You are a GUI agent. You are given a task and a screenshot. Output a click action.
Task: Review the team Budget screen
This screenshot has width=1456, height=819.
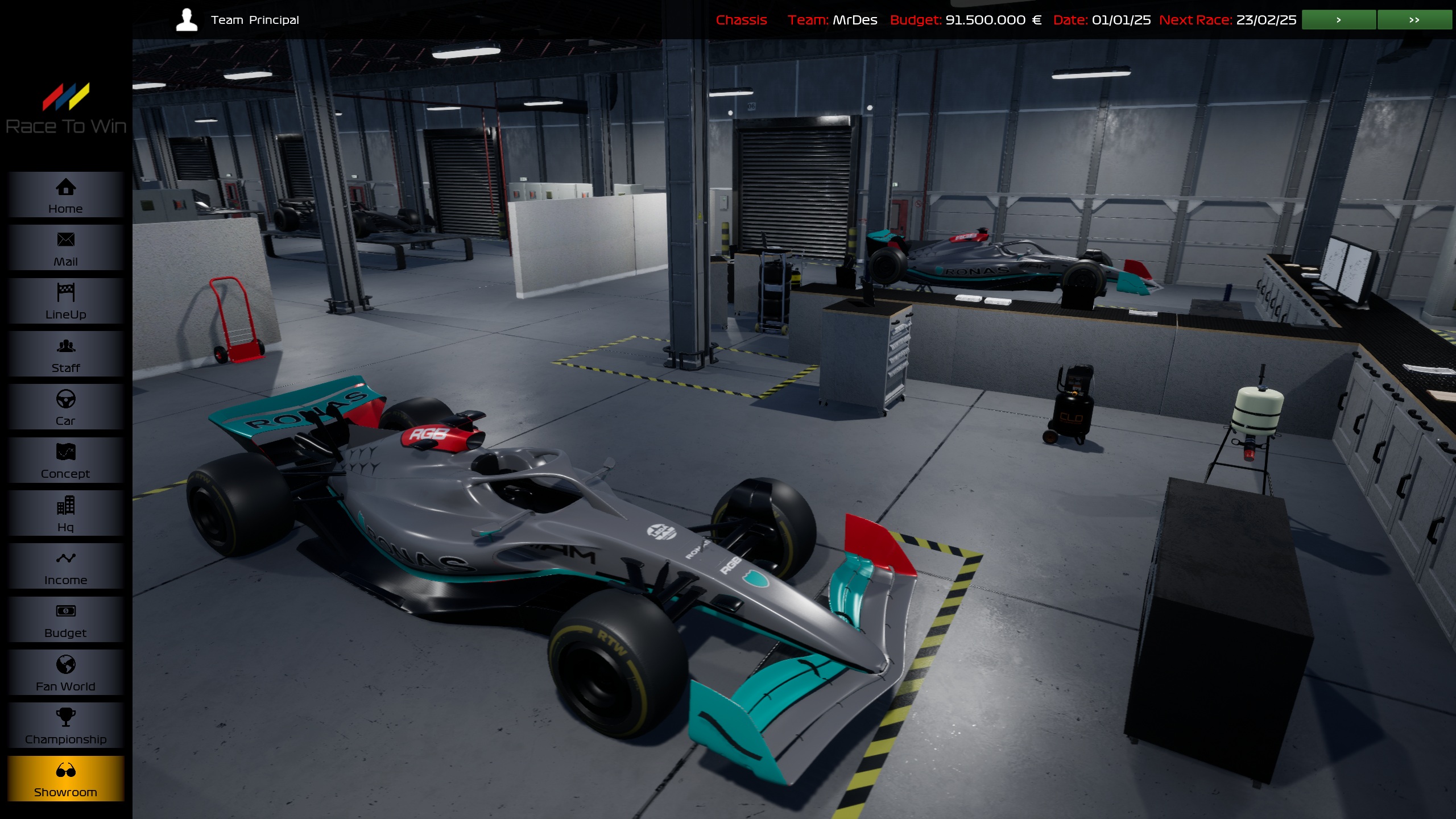coord(65,619)
